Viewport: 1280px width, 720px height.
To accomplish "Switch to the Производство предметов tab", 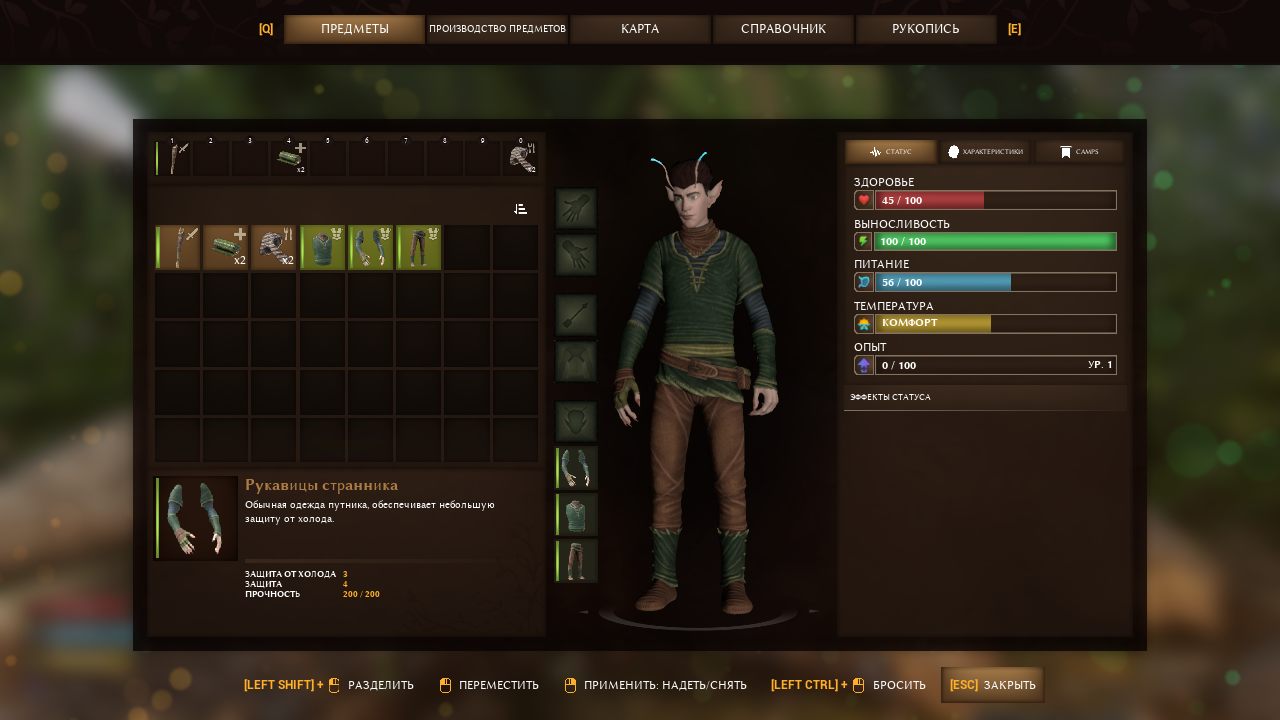I will [x=497, y=29].
